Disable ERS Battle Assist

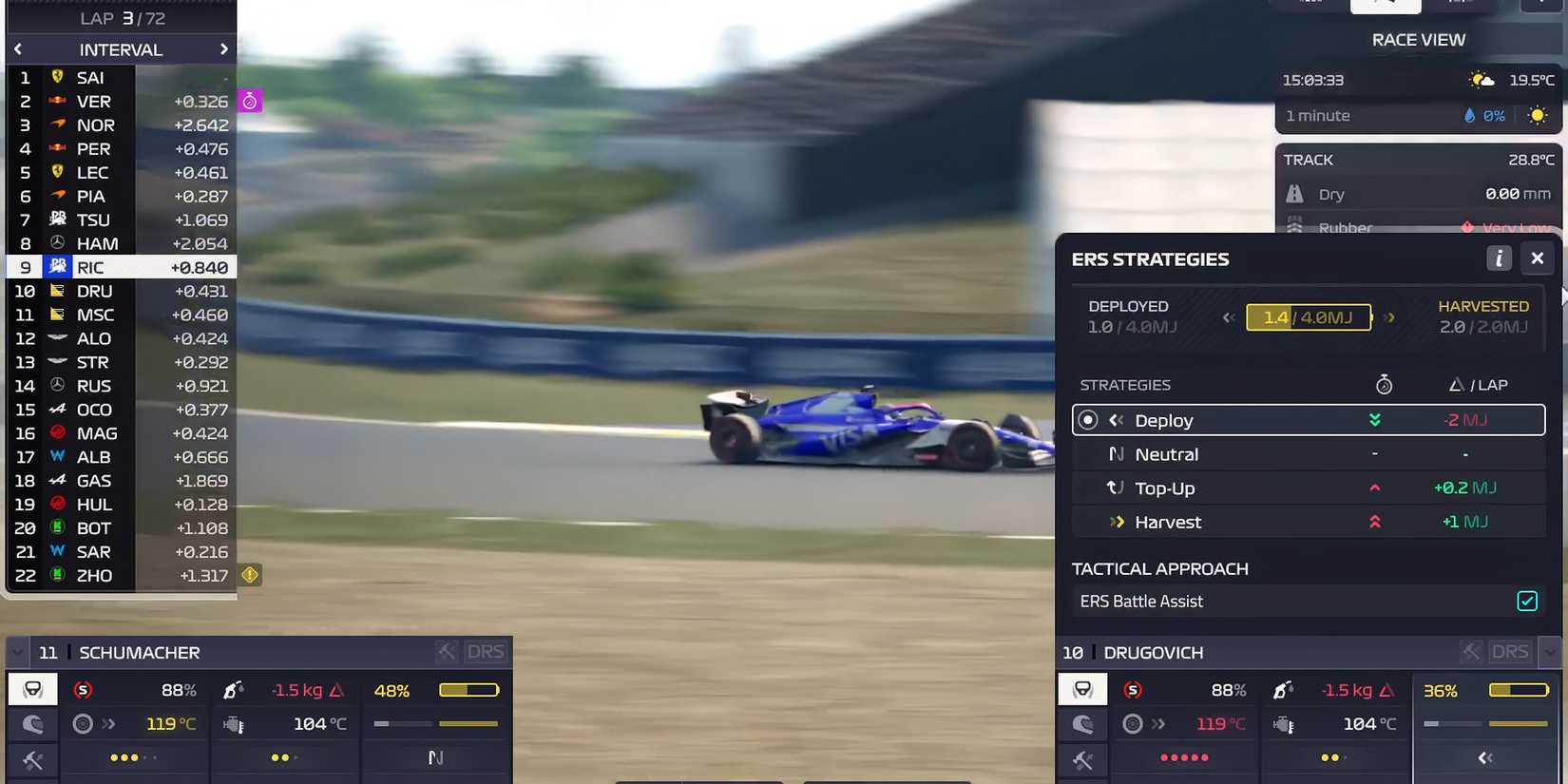click(1527, 601)
